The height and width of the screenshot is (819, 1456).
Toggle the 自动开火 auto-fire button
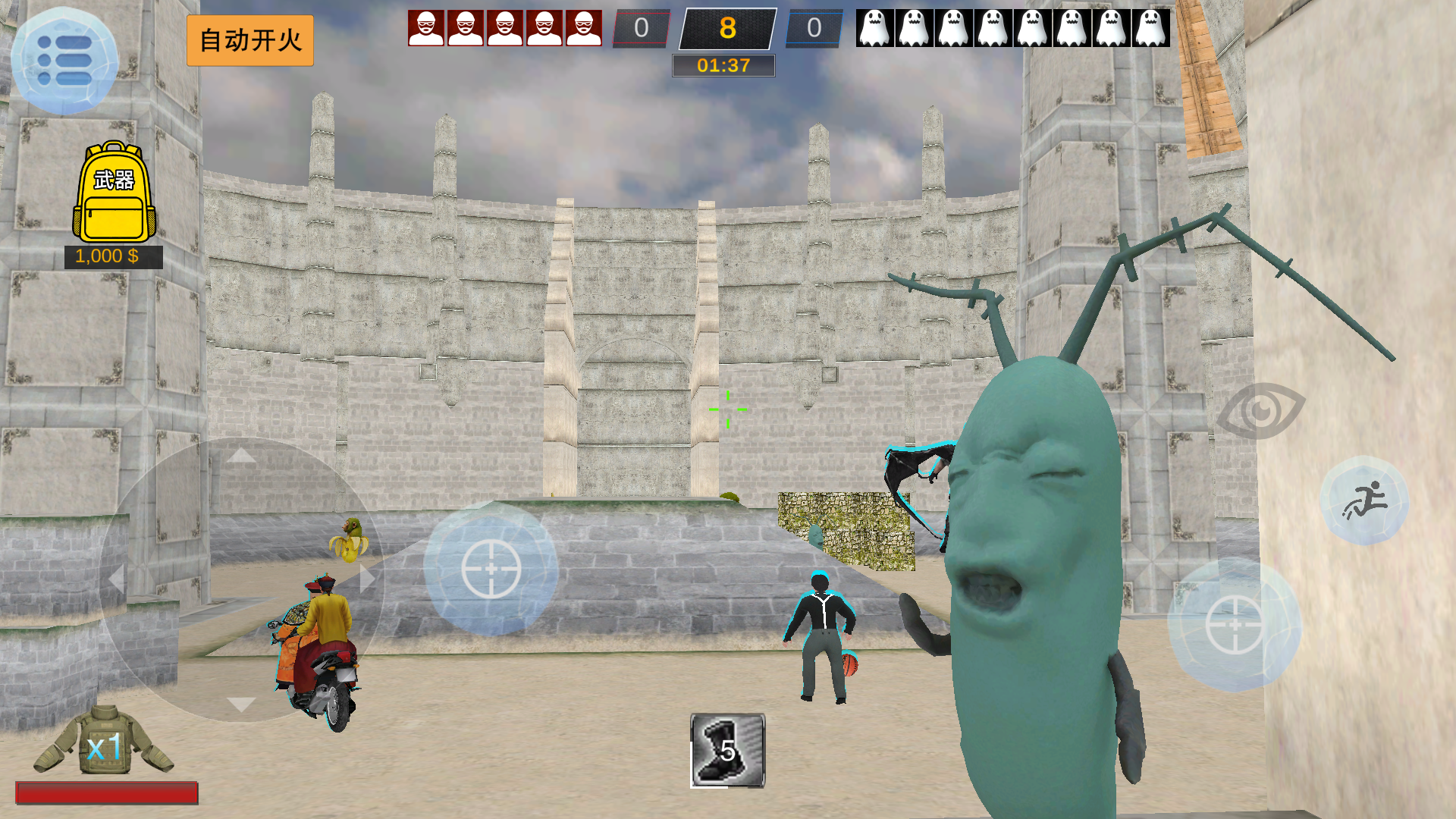[250, 40]
